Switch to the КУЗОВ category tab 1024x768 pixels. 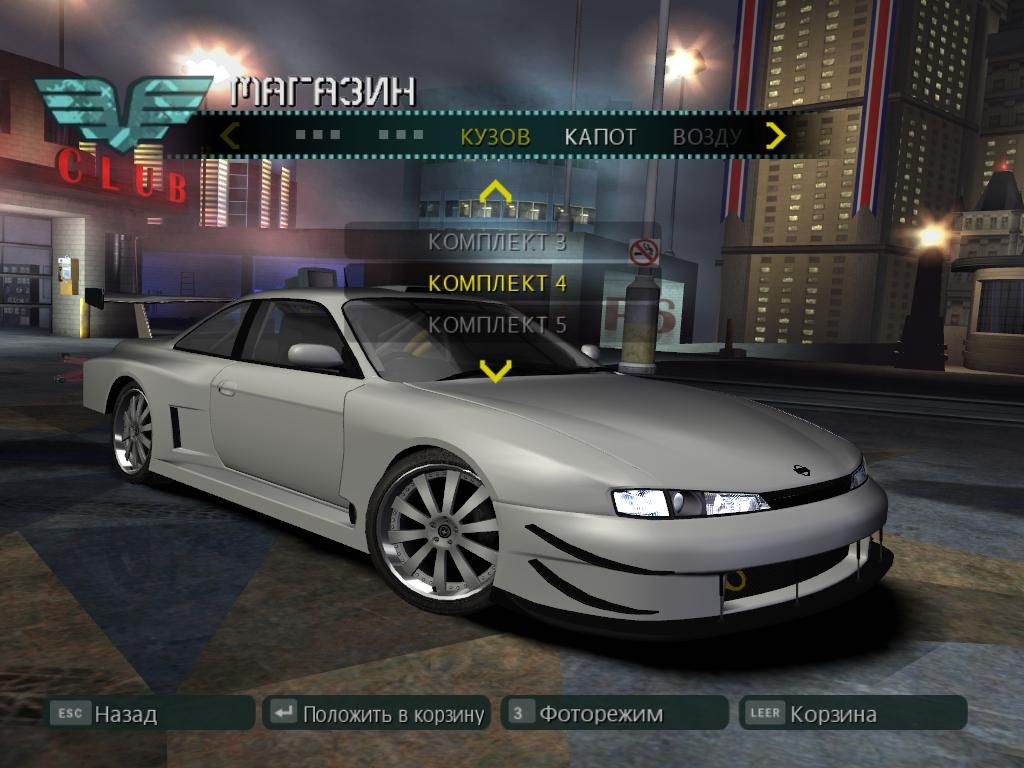(x=495, y=137)
